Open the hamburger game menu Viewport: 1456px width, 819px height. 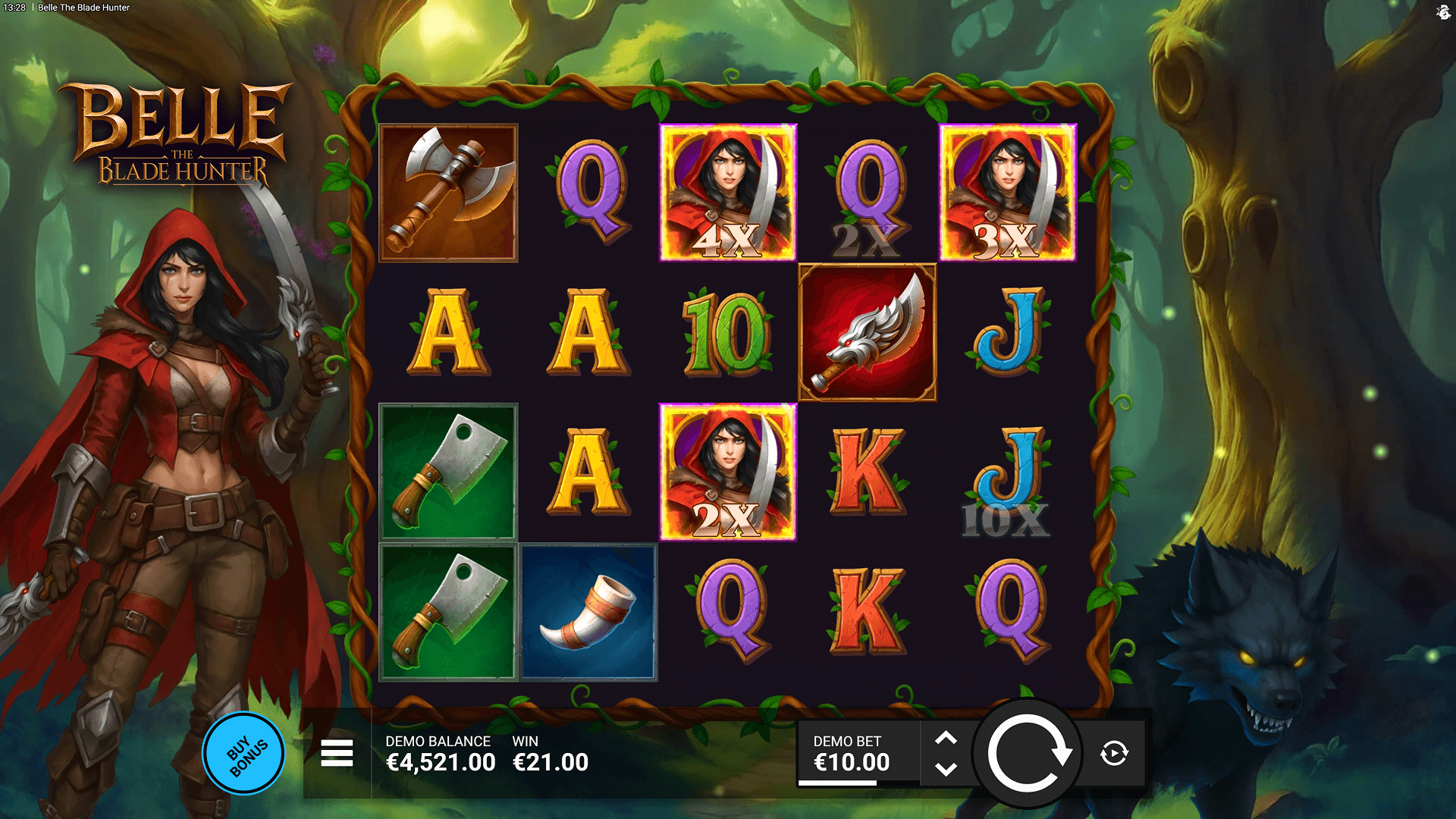point(337,753)
